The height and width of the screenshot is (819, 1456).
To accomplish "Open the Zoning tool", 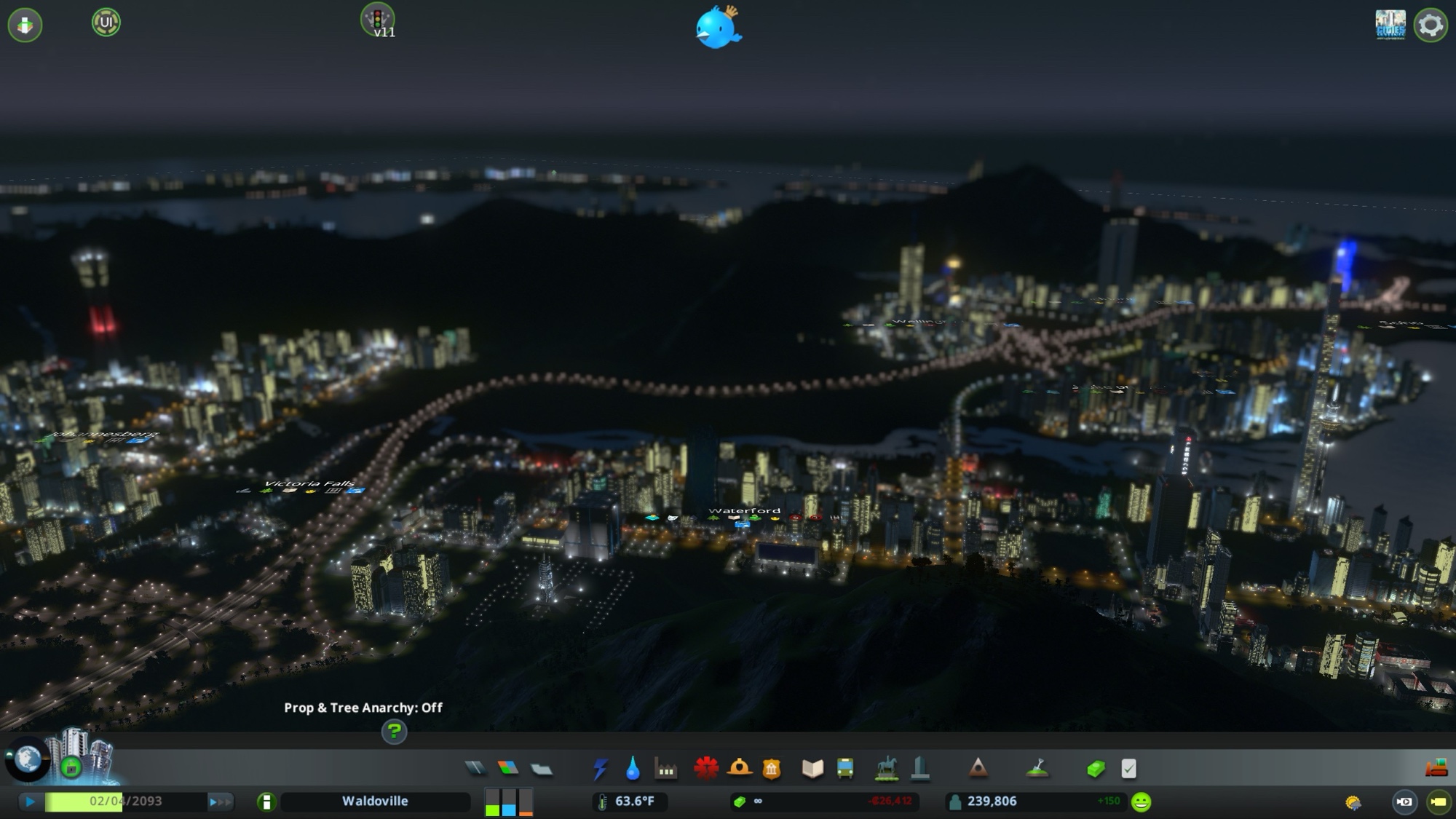I will tap(508, 768).
